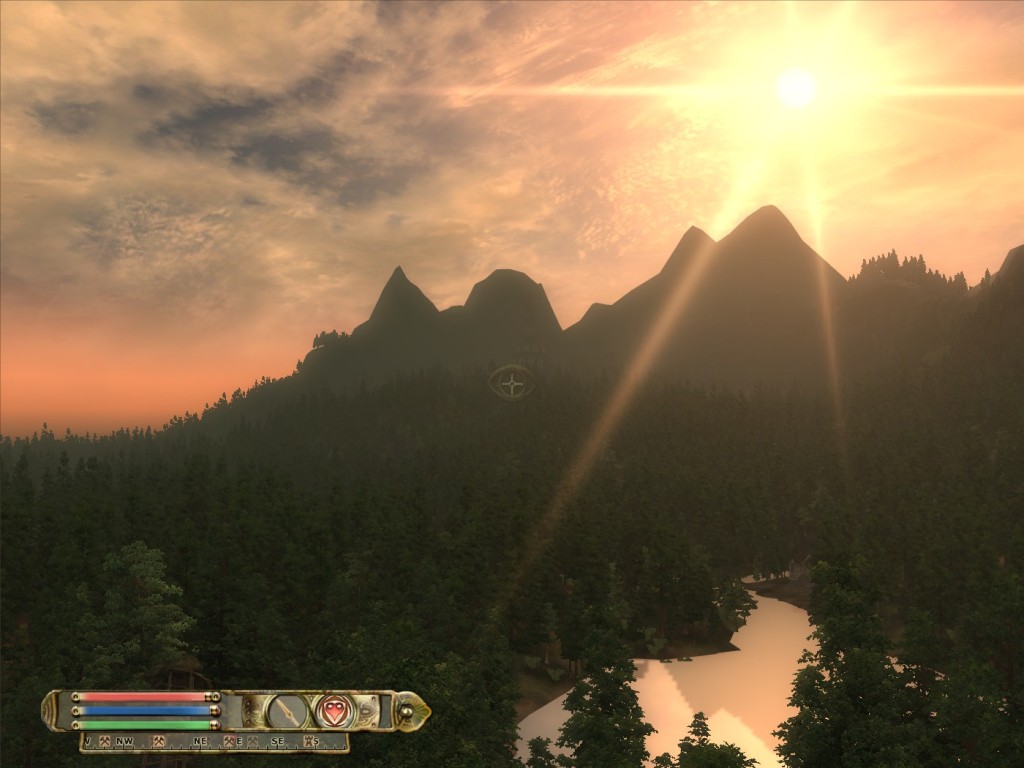Select the equipped weapon icon

(x=288, y=711)
